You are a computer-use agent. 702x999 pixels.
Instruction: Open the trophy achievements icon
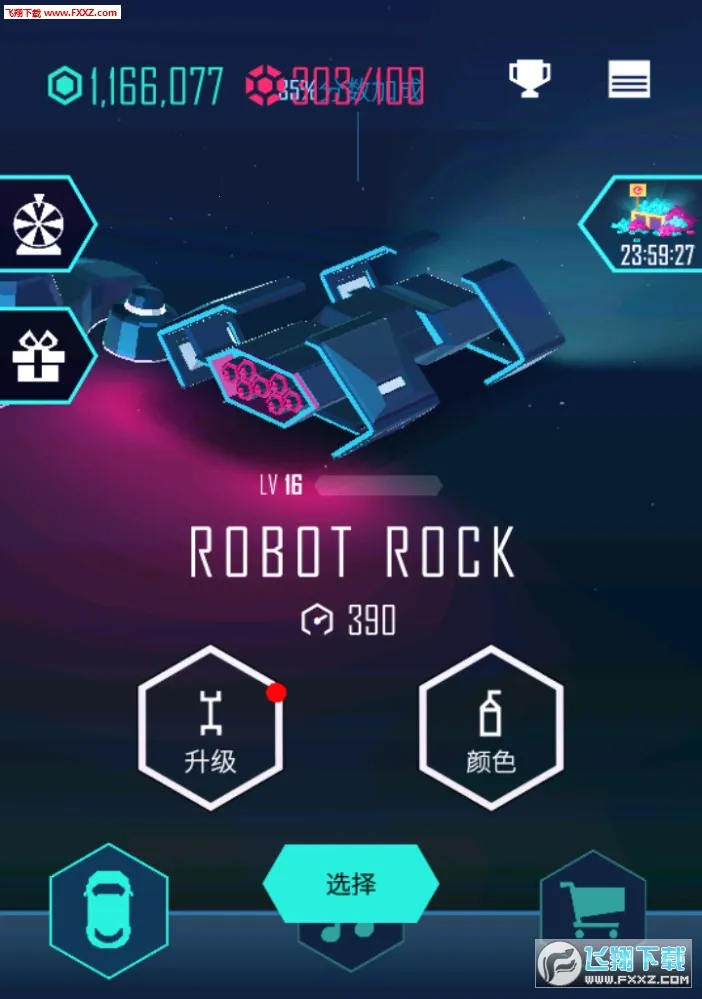tap(529, 79)
